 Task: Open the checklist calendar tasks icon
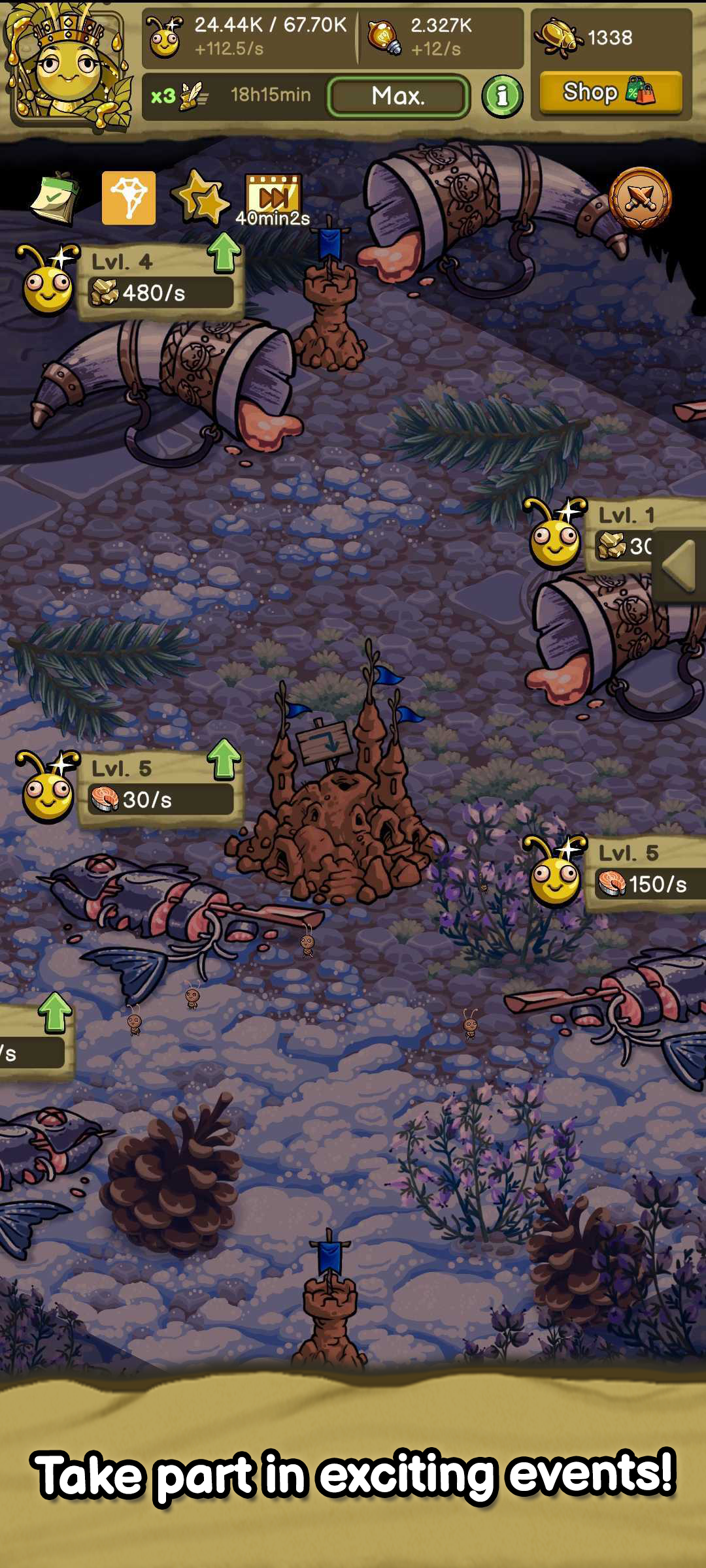(55, 198)
